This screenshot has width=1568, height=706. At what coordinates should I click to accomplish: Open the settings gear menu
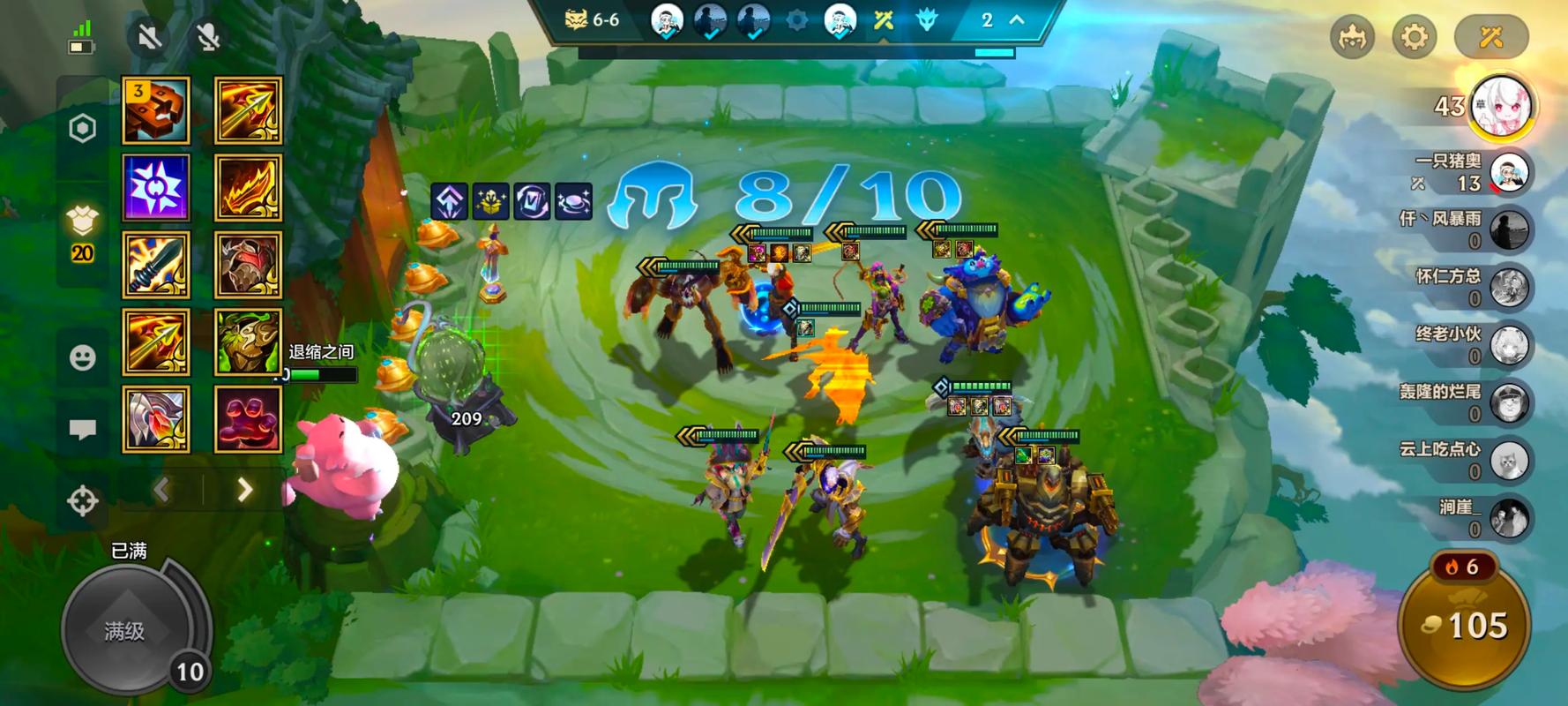[x=1414, y=37]
